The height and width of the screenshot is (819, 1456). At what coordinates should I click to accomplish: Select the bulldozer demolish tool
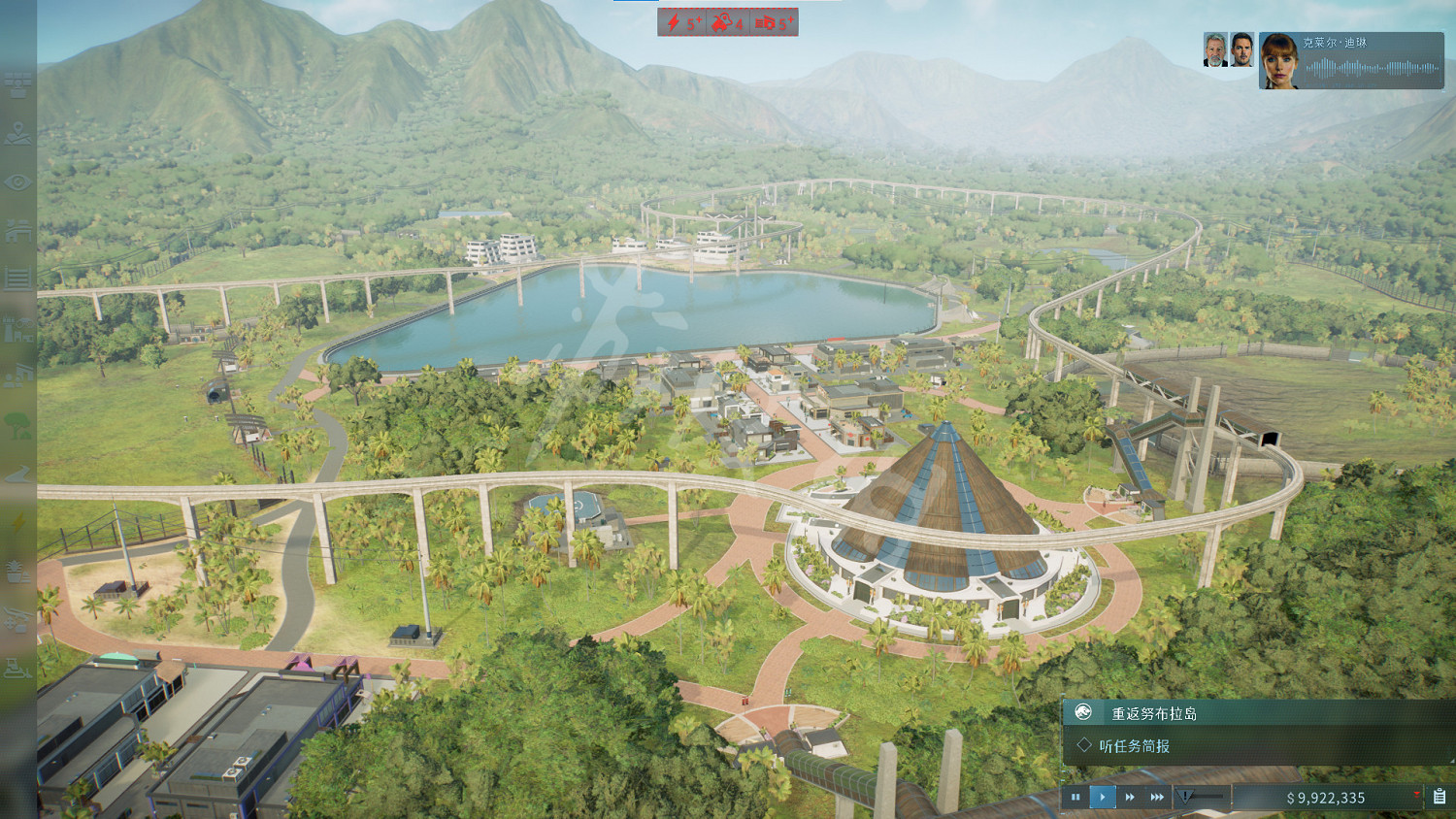point(17,668)
